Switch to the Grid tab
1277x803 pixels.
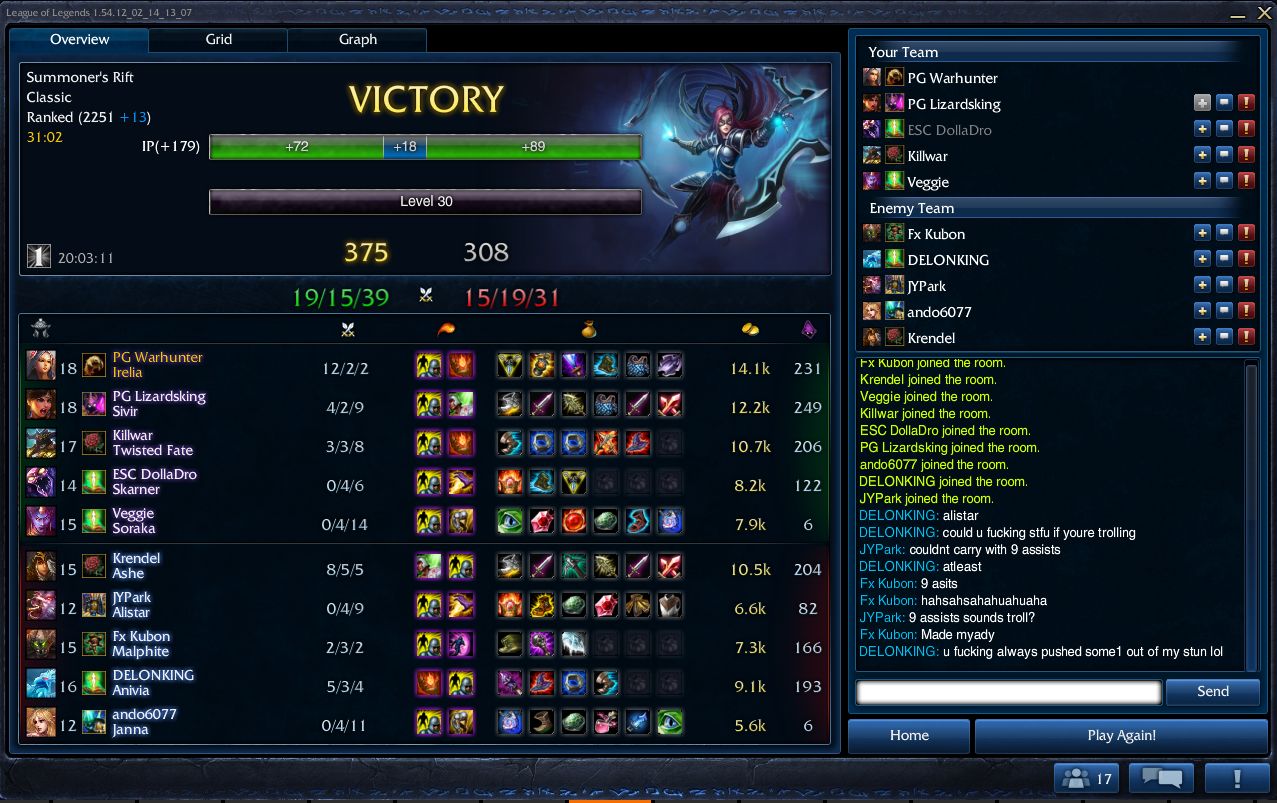tap(218, 40)
